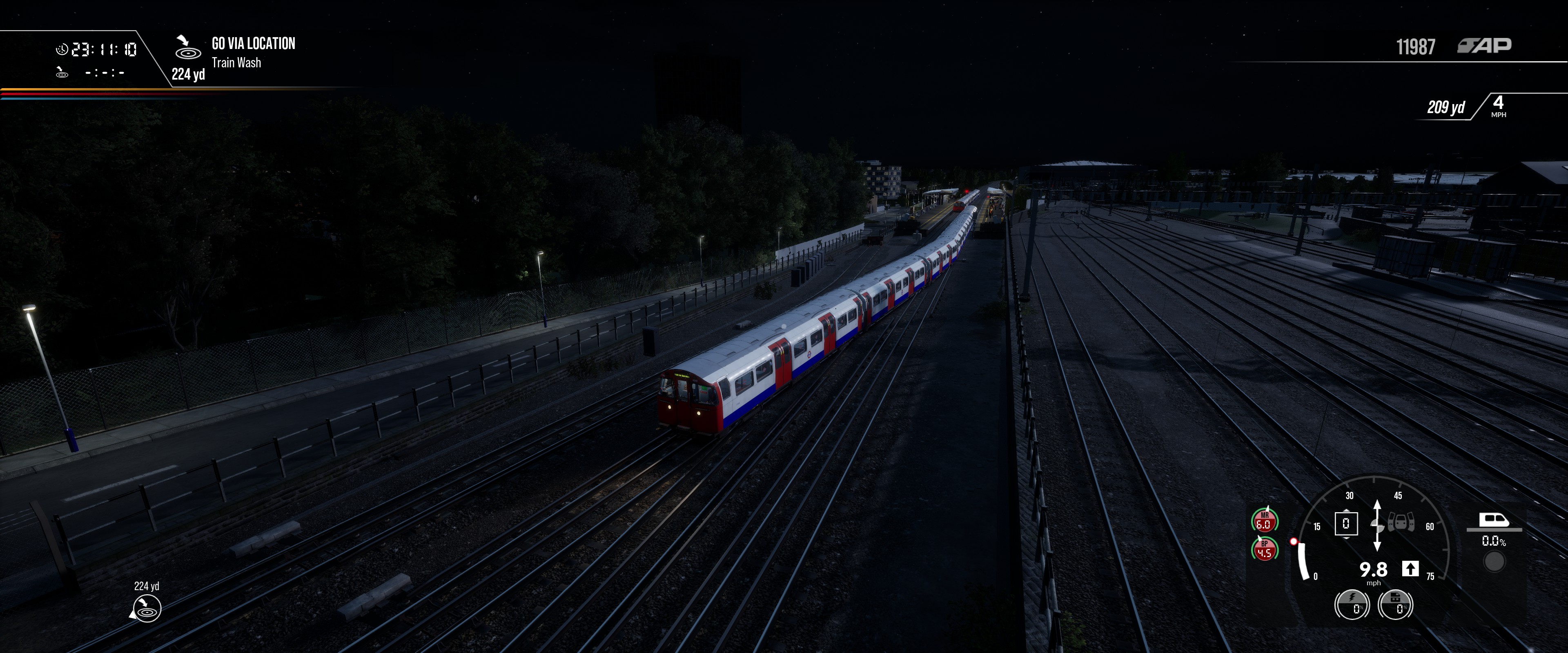Select the forward direction arrow indicator

(1410, 569)
